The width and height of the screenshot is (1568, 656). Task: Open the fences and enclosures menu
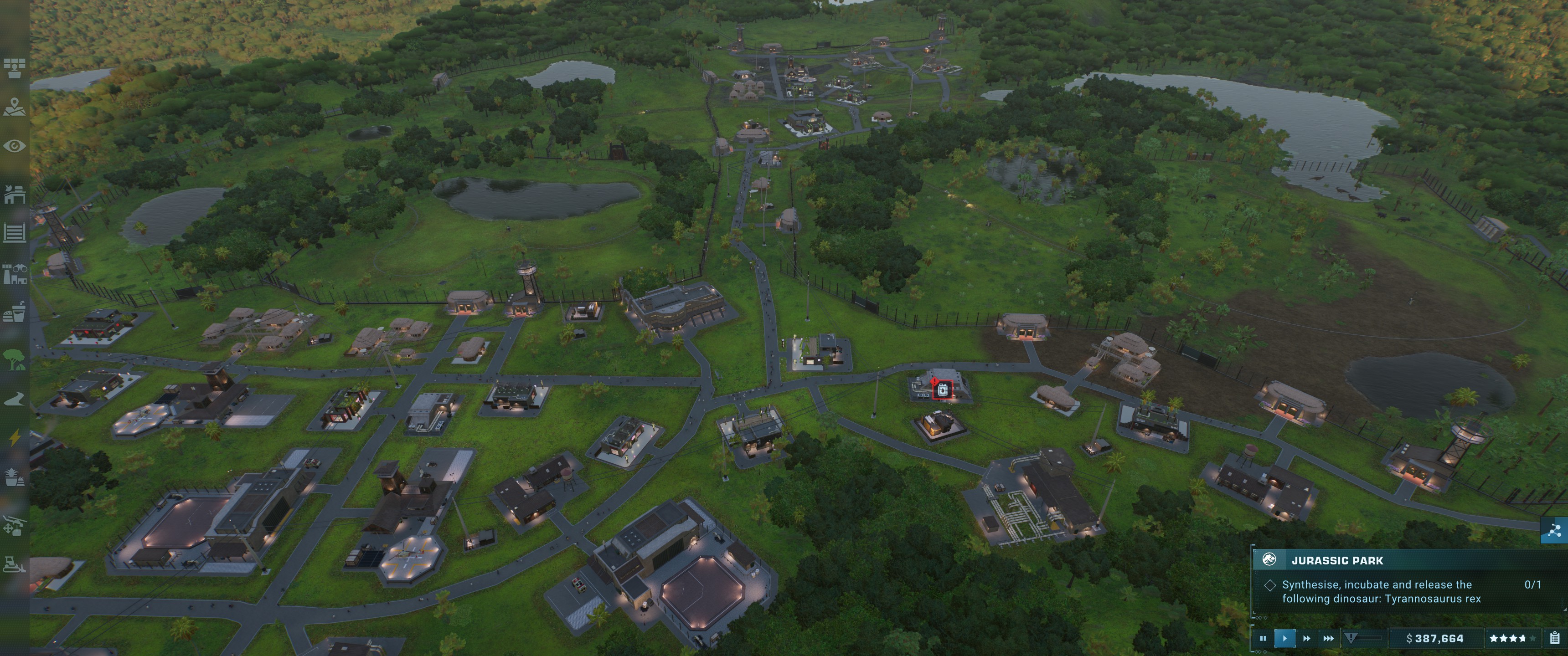14,232
